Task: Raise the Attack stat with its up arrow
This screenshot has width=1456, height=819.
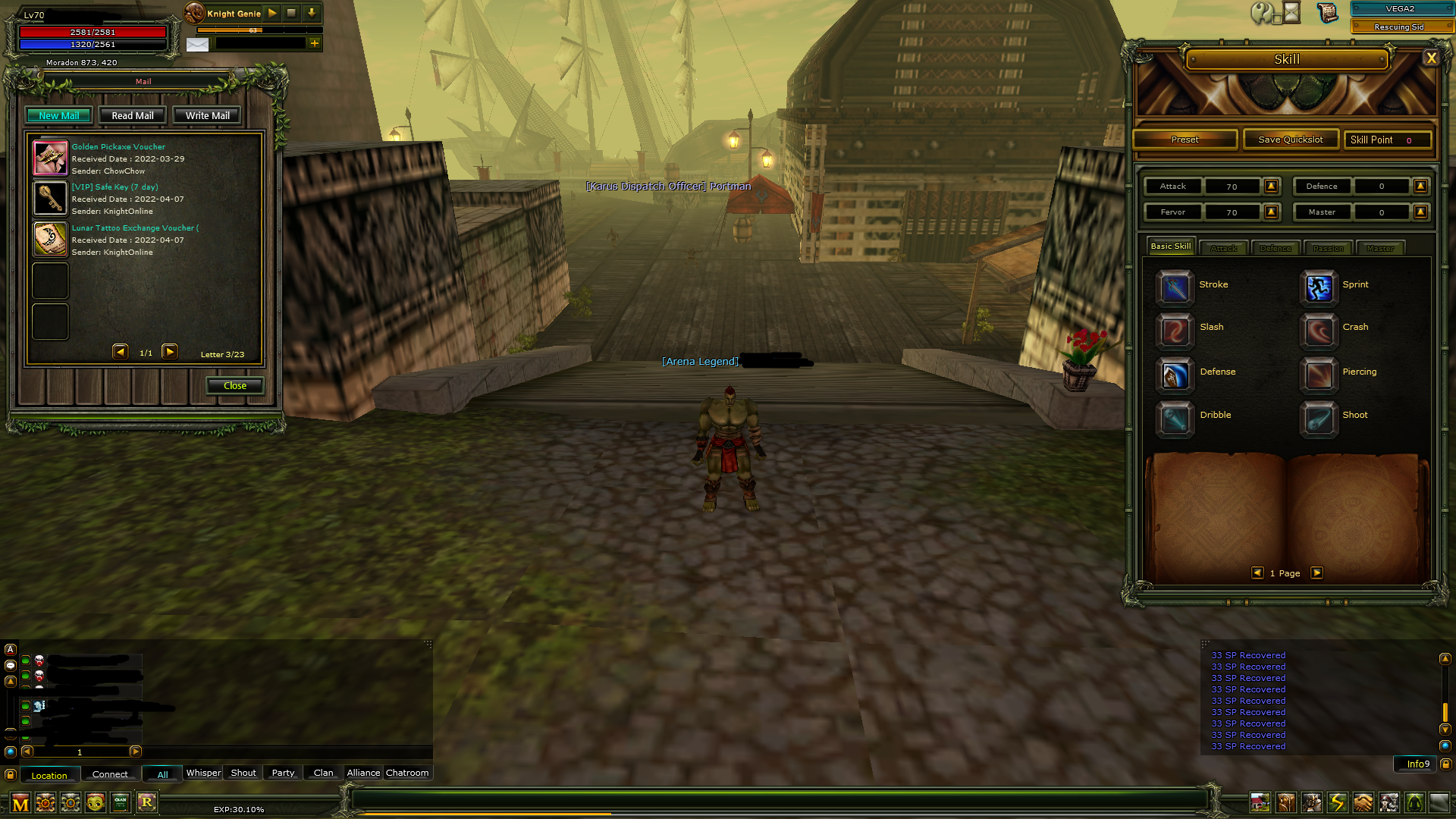Action: coord(1271,186)
